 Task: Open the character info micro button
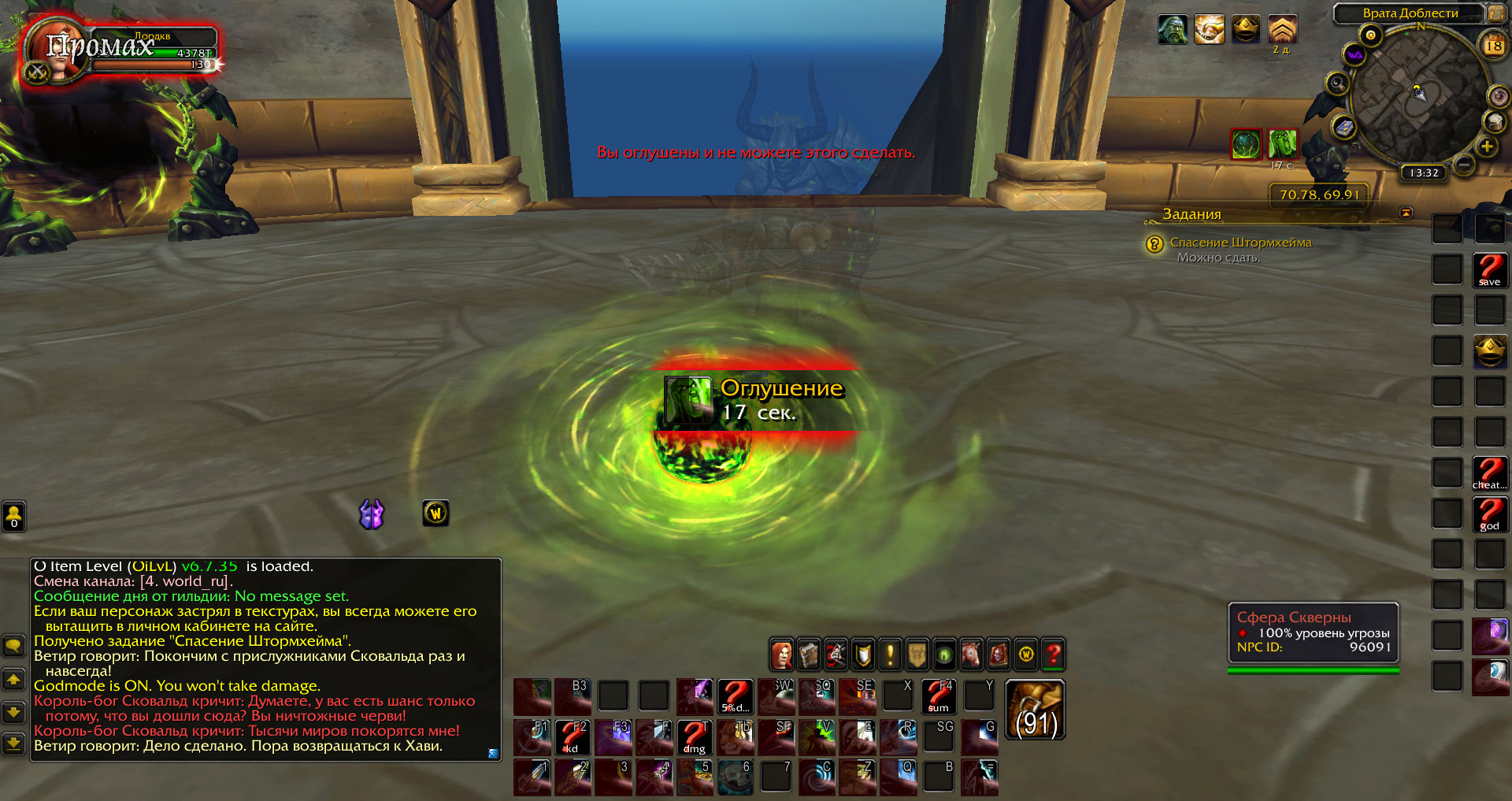tap(782, 655)
